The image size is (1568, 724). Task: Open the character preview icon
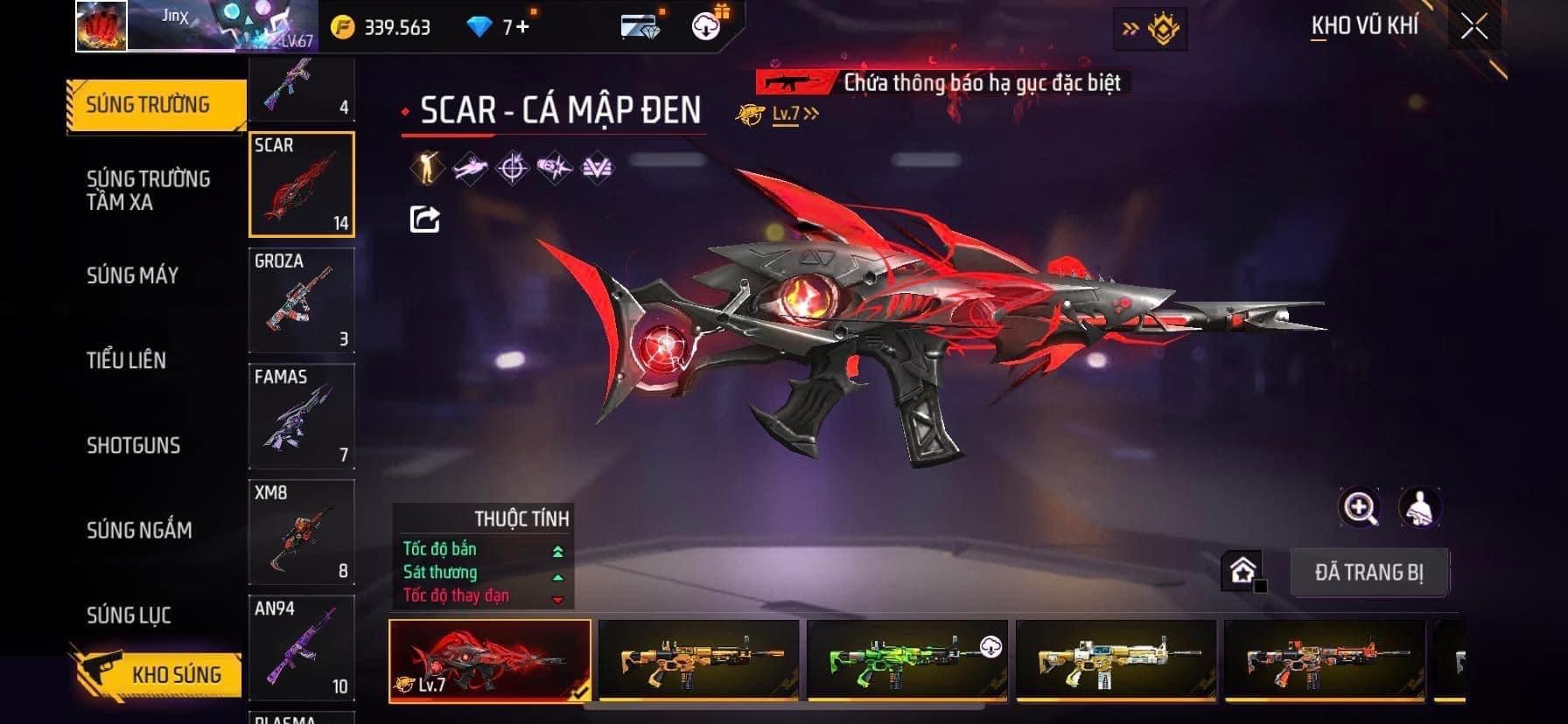click(1419, 507)
